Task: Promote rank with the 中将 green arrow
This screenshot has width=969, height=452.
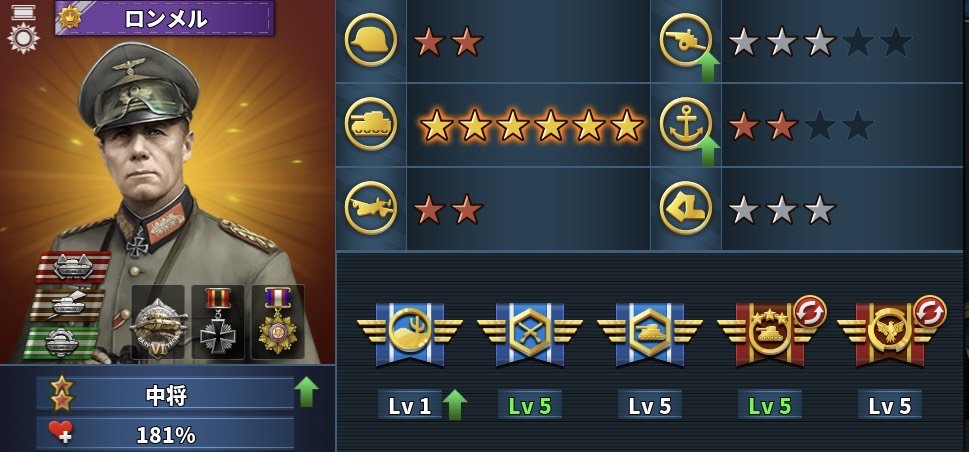Action: tap(308, 392)
